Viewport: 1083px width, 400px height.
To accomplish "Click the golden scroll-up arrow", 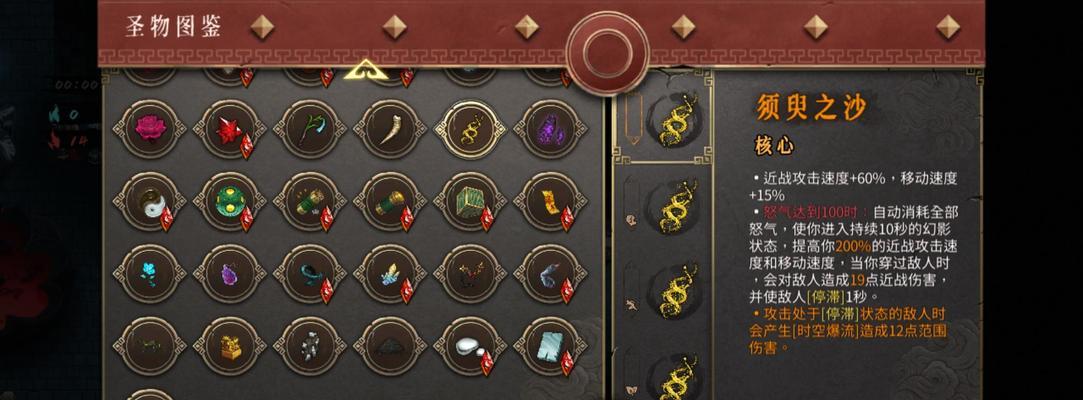I will tap(365, 70).
